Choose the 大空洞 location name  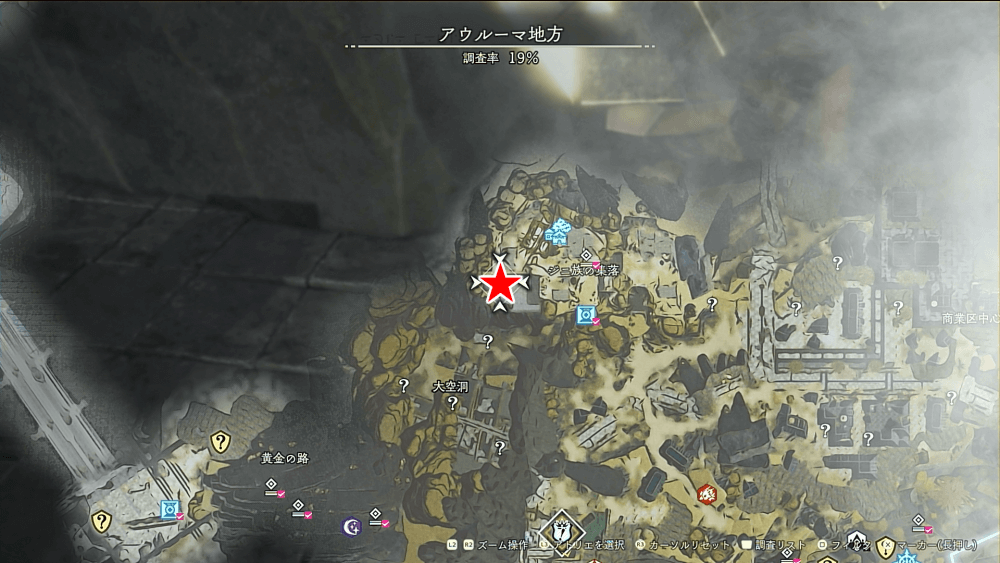451,386
